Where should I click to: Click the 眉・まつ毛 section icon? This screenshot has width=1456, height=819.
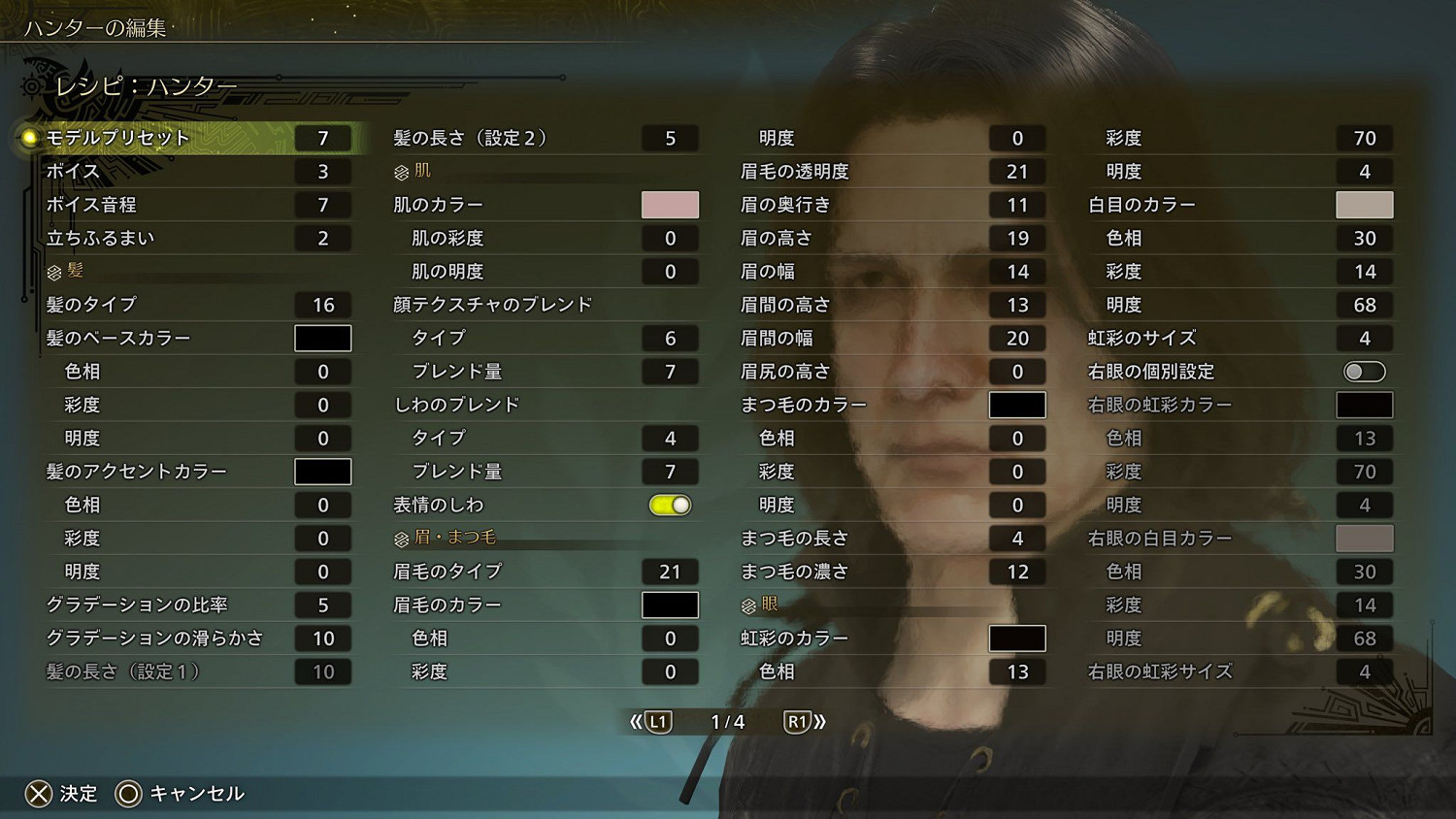coord(400,538)
